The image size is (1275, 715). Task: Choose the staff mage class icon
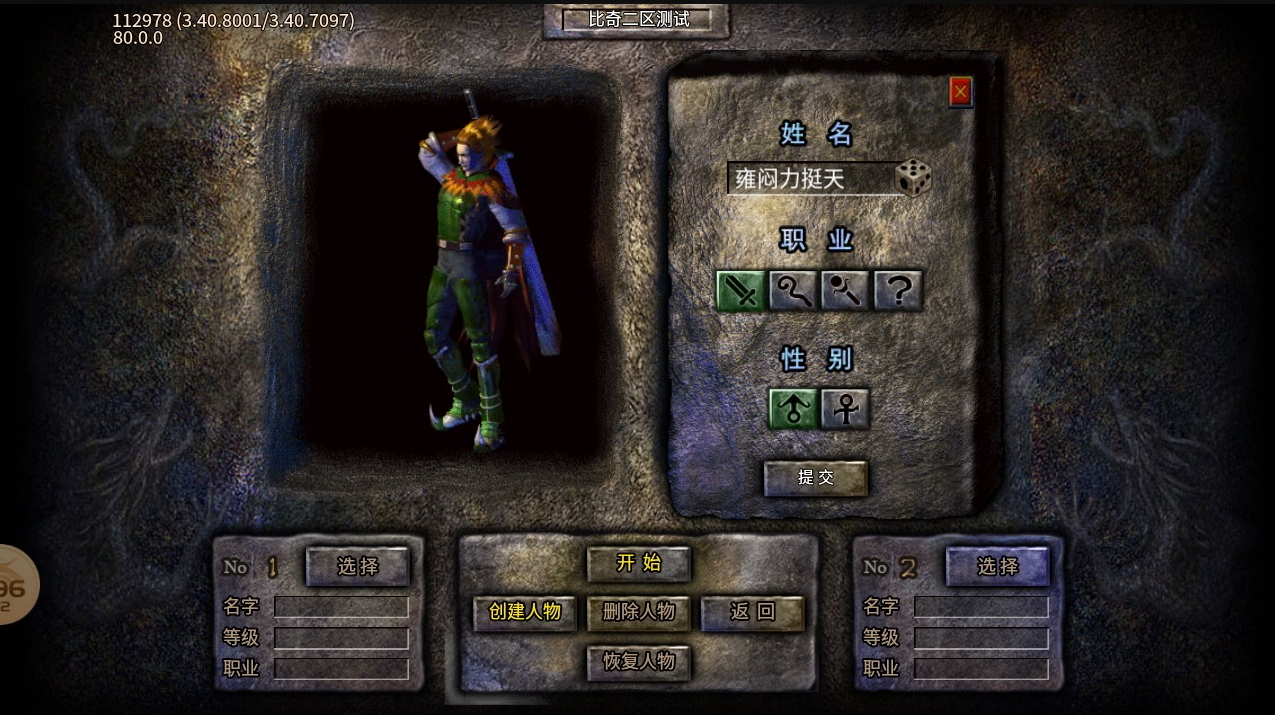pos(793,291)
